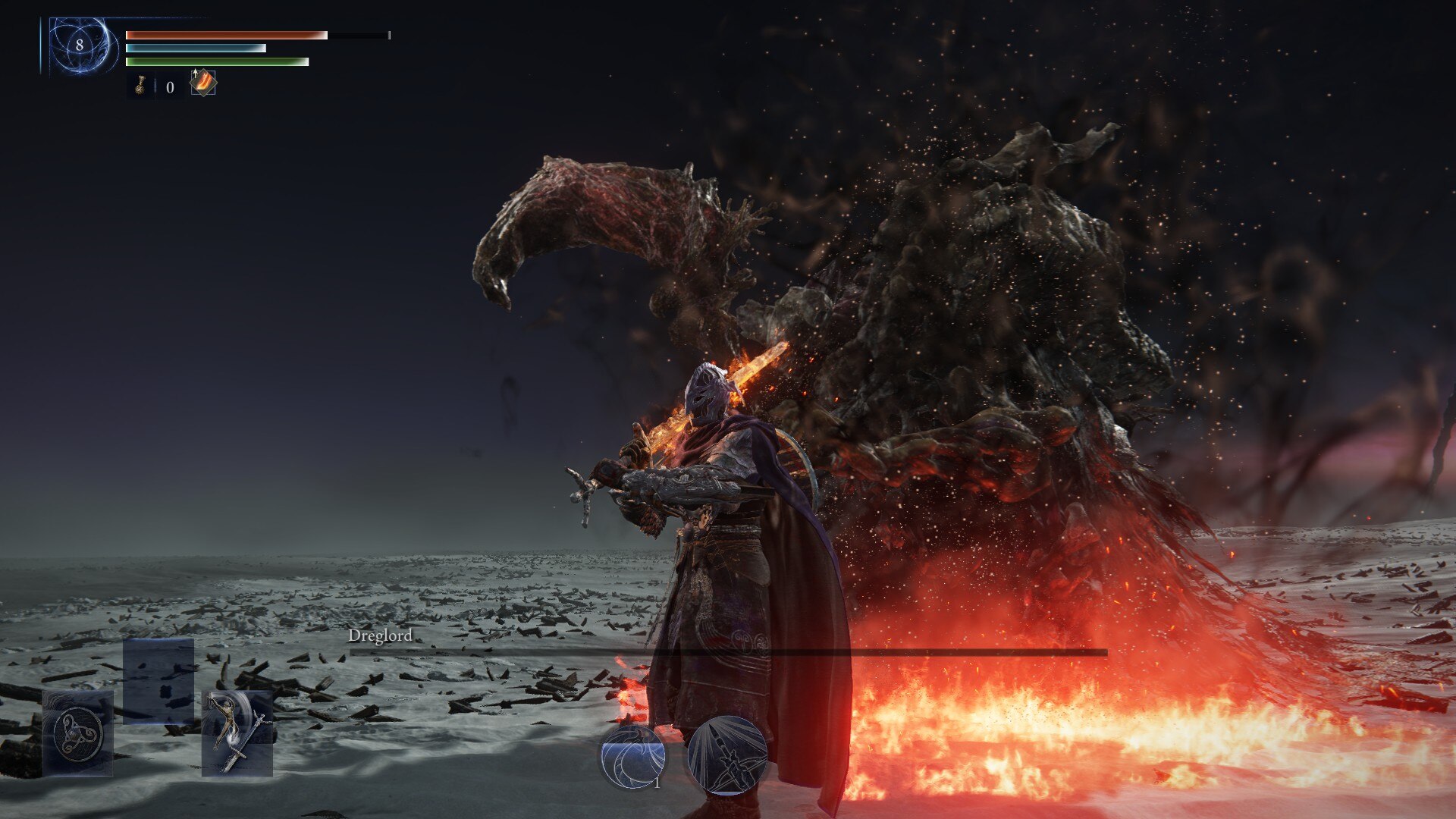Select the triskelion round shield slot
Image resolution: width=1456 pixels, height=819 pixels.
77,733
